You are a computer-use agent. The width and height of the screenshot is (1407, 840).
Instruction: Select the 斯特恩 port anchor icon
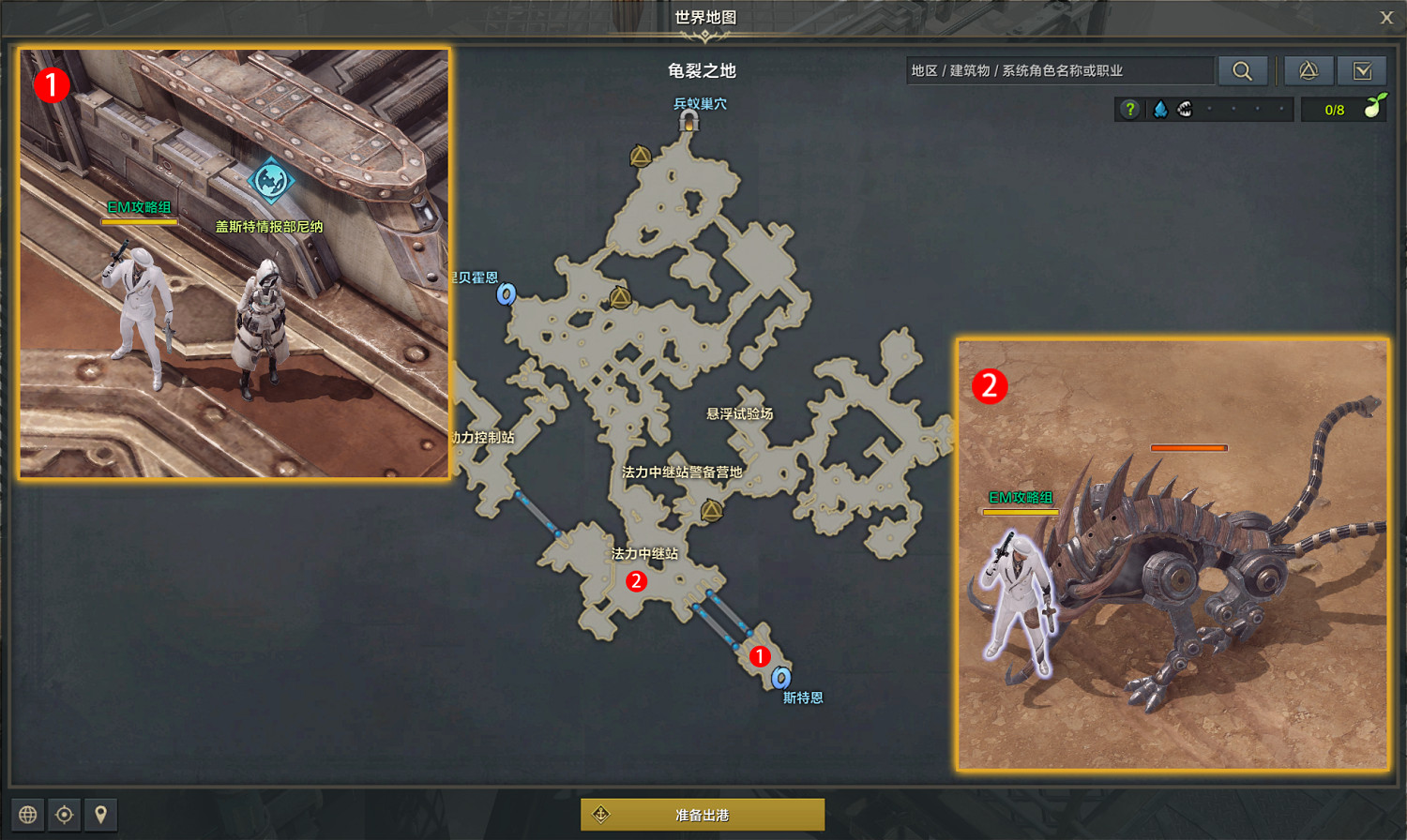coord(781,675)
